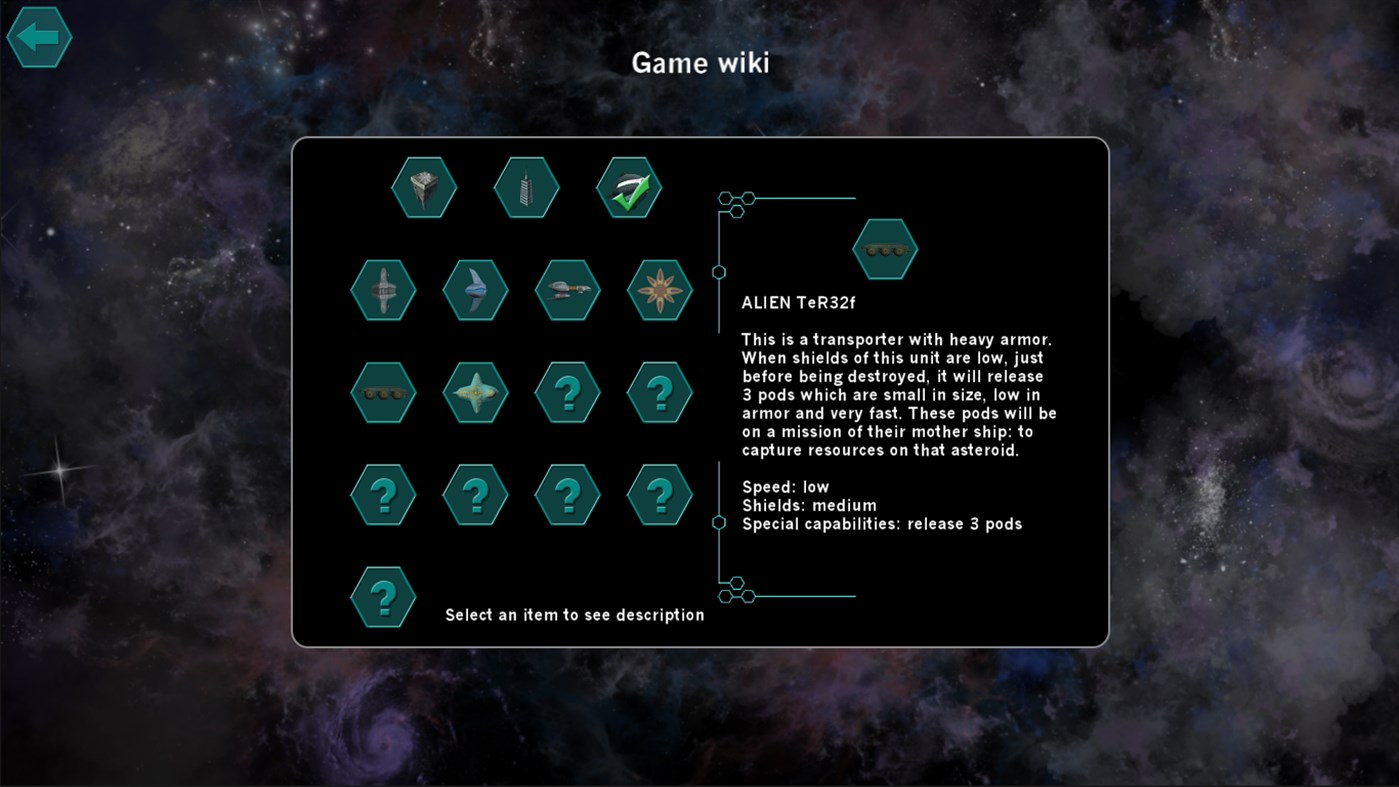Screen dimensions: 1399x787
Task: Click the selected transporter thumbnail in description panel
Action: [884, 249]
